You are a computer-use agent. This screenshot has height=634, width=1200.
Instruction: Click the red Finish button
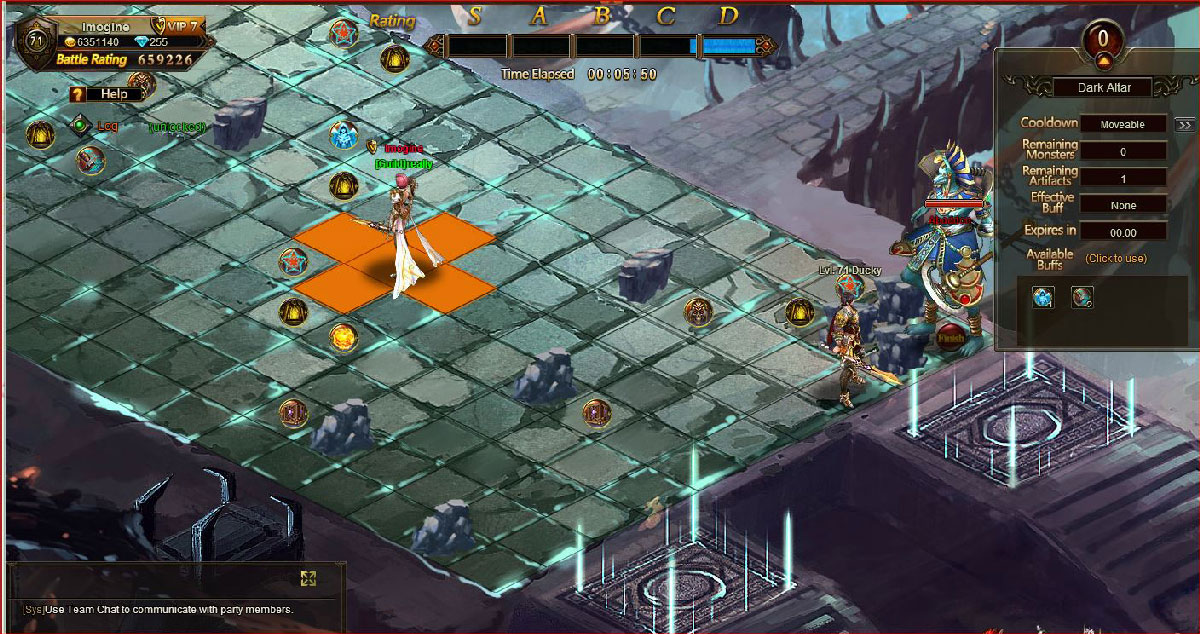pos(951,339)
